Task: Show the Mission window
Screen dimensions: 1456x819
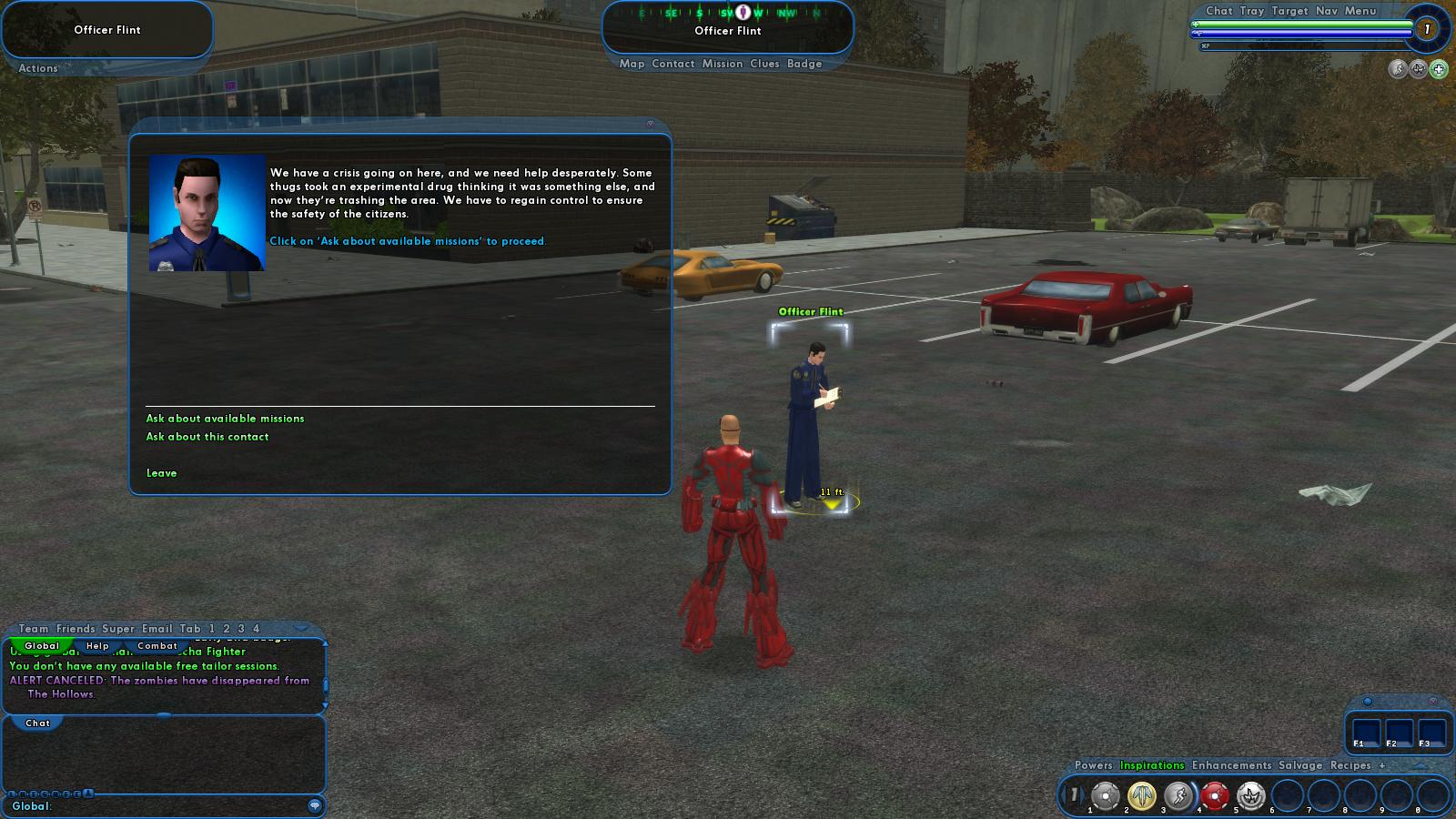Action: [x=723, y=64]
